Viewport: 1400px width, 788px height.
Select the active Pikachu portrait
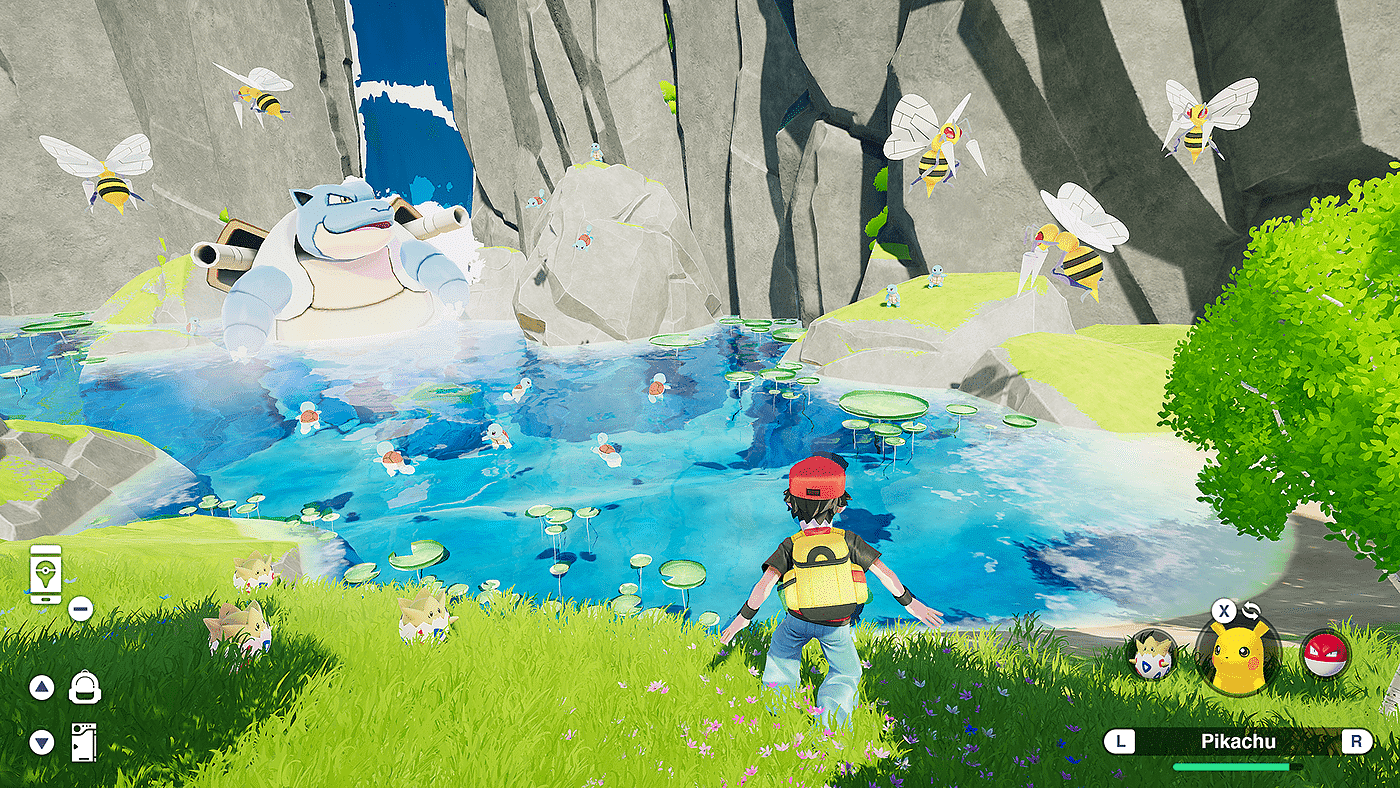[1237, 655]
